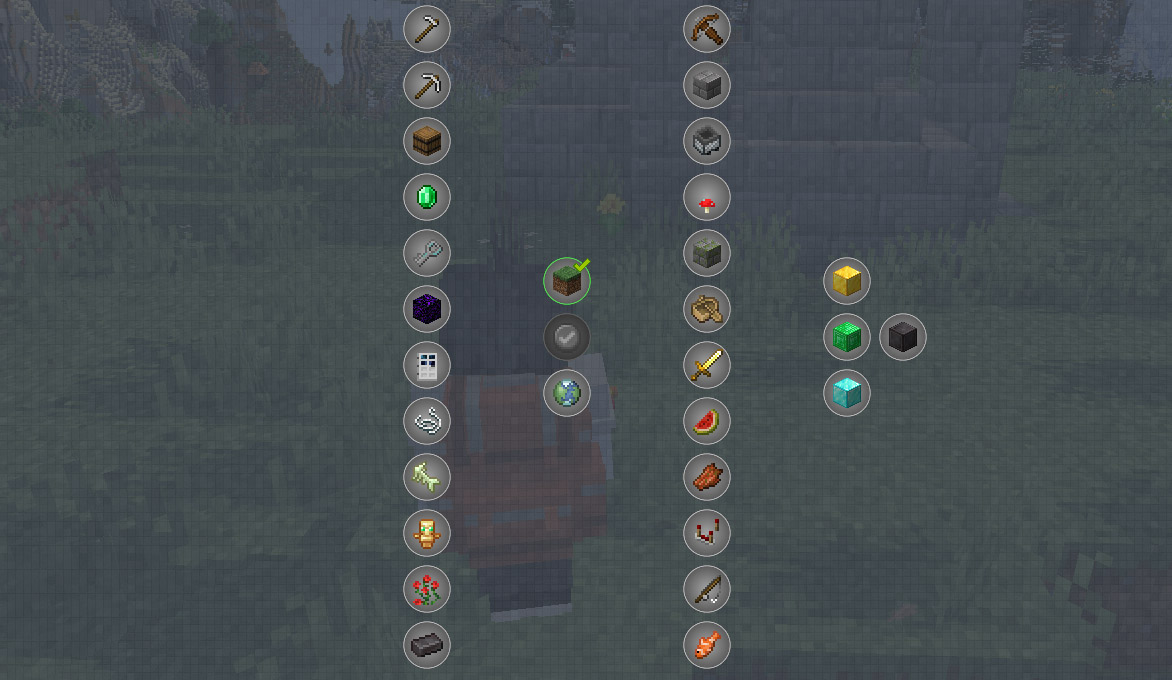The width and height of the screenshot is (1172, 680).
Task: Open the fishing rod node
Action: point(707,589)
